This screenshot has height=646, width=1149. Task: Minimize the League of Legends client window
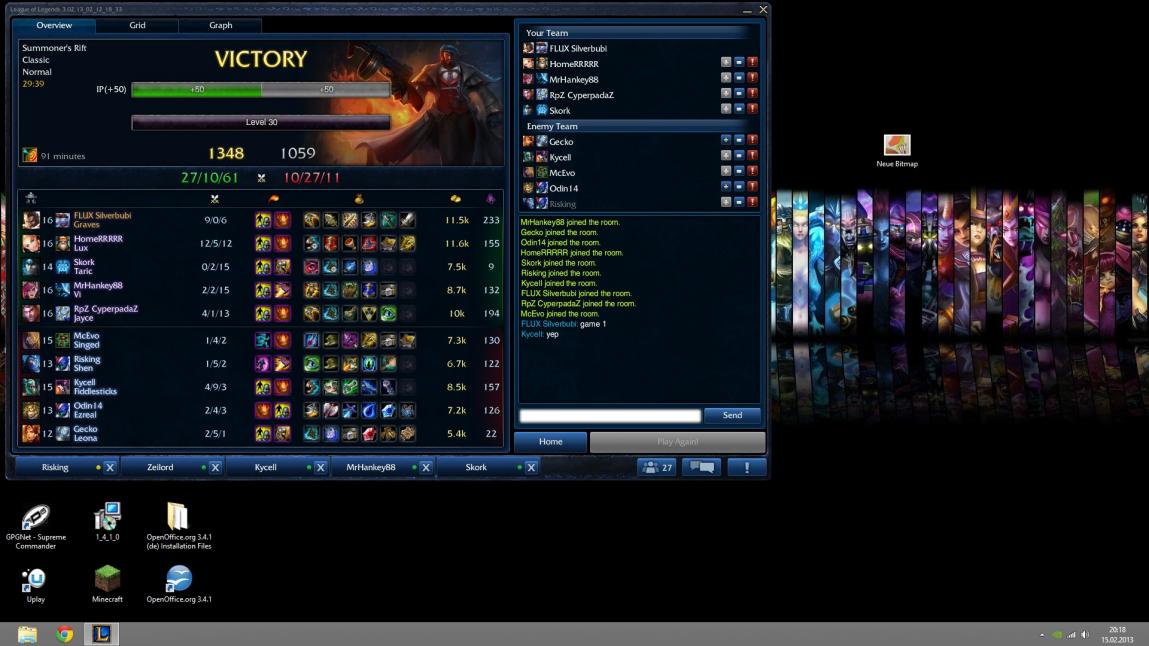[x=747, y=9]
